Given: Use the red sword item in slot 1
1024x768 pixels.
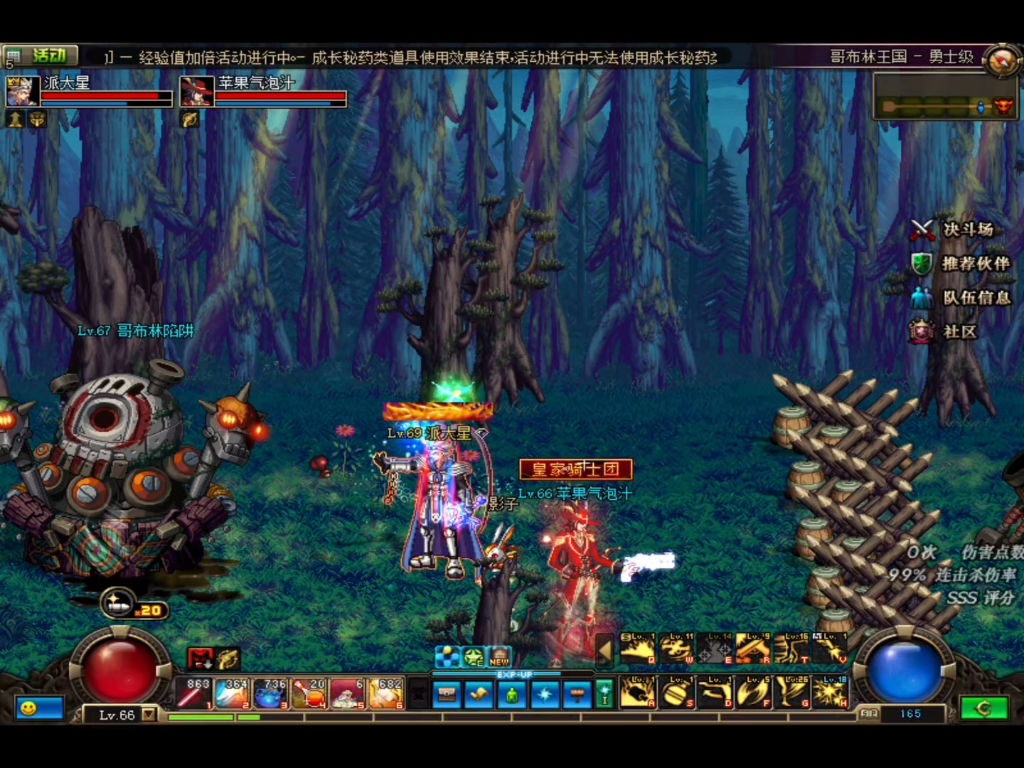Looking at the screenshot, I should pyautogui.click(x=192, y=694).
